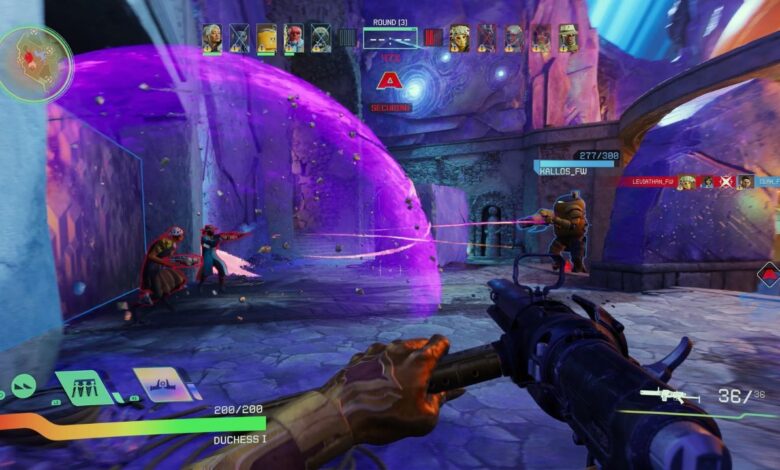
Task: Select the first enemy team portrait with goggles
Action: [x=459, y=38]
